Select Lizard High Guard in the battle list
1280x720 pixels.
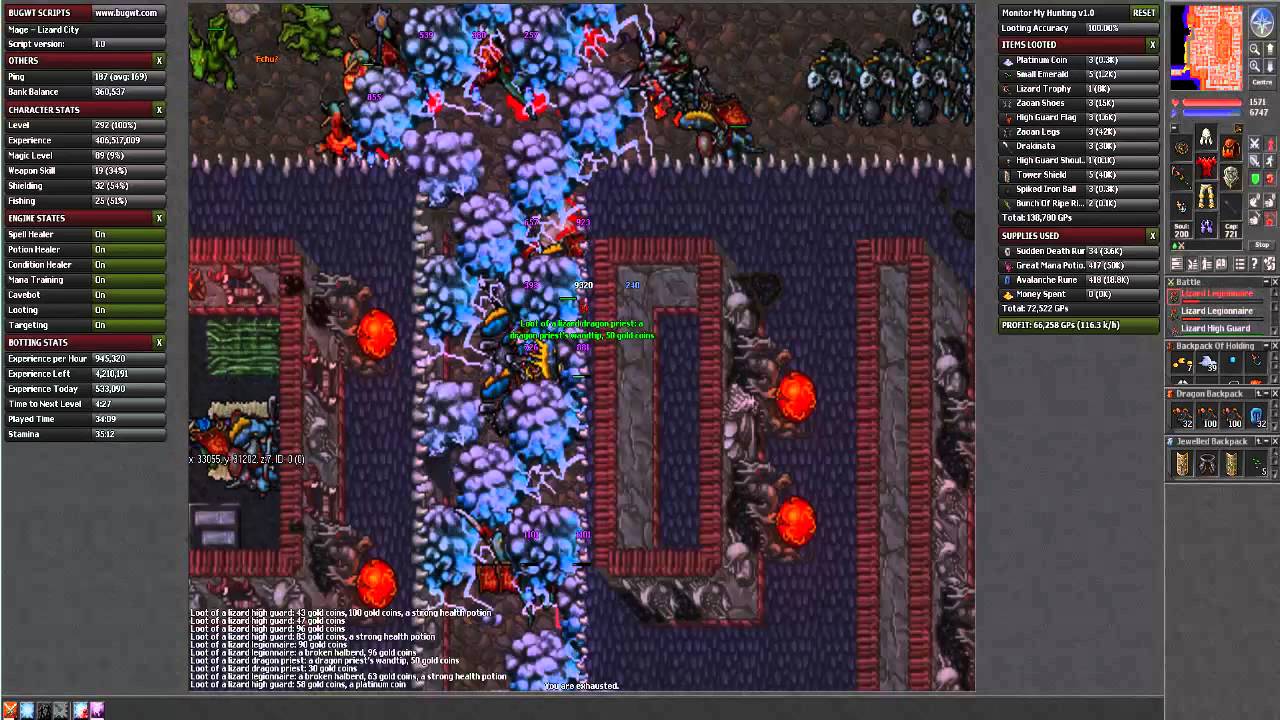pyautogui.click(x=1216, y=327)
